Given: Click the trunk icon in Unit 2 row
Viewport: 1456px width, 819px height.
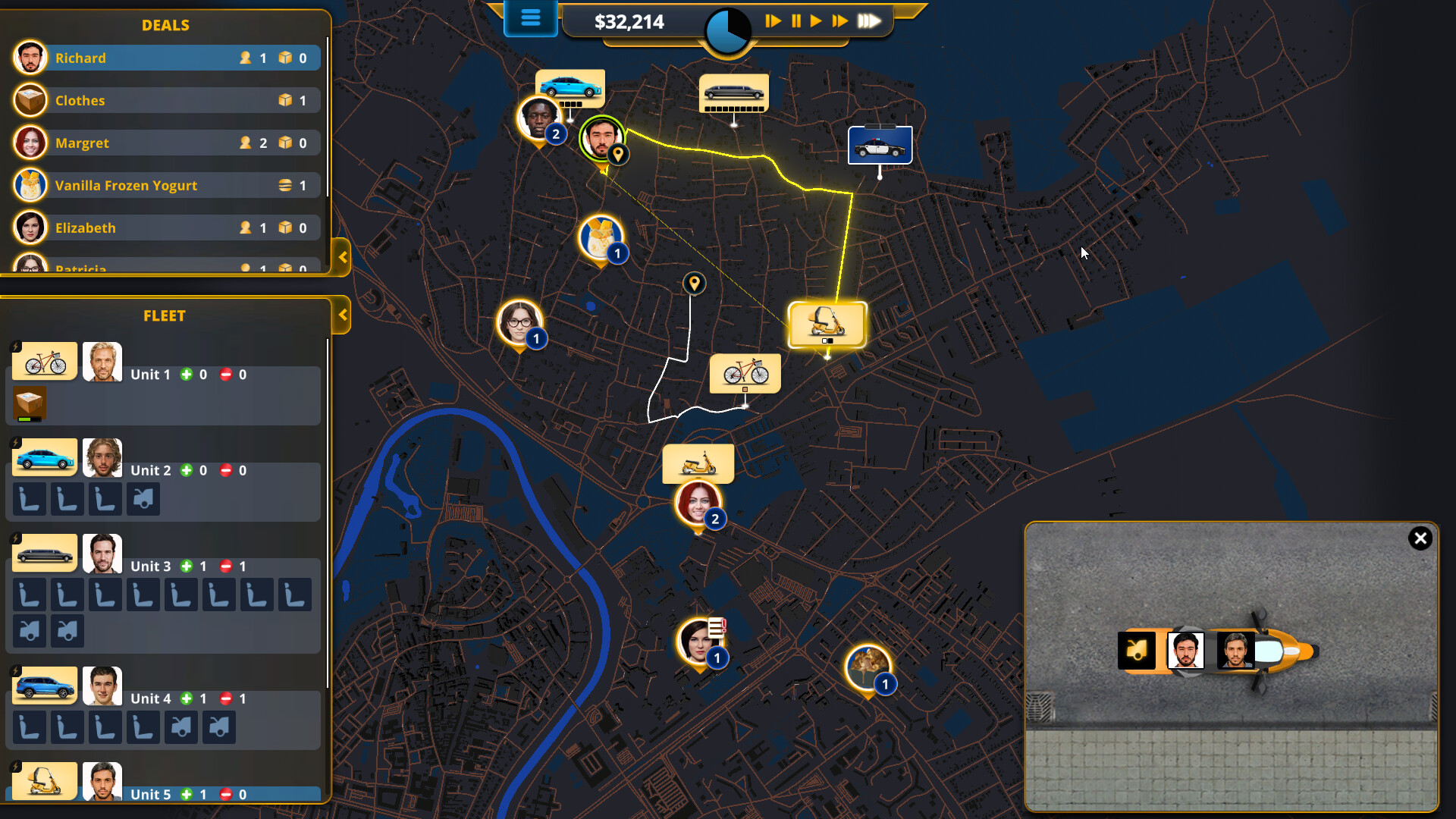Looking at the screenshot, I should [x=143, y=499].
